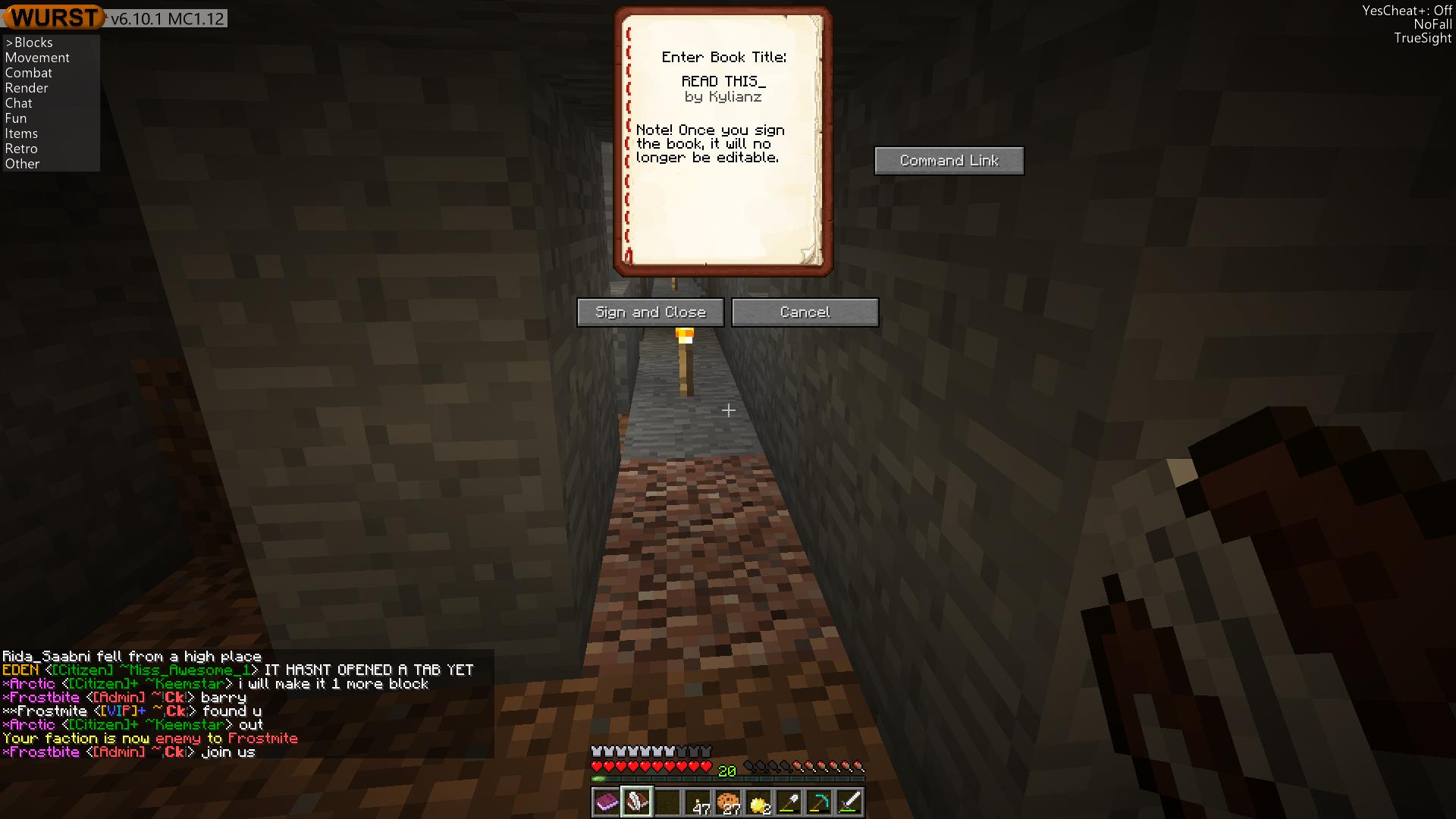1456x819 pixels.
Task: Select the Combat category
Action: pyautogui.click(x=29, y=73)
